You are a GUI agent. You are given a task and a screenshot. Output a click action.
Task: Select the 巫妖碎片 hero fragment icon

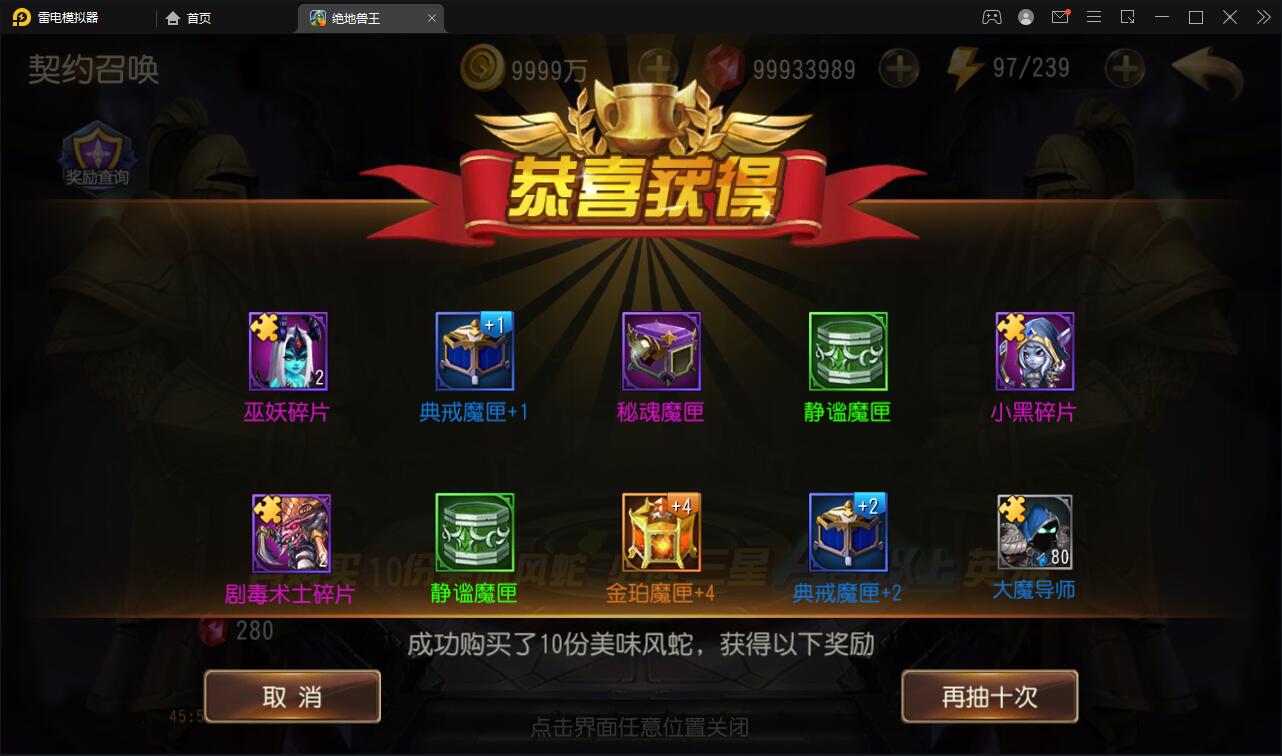(x=288, y=351)
